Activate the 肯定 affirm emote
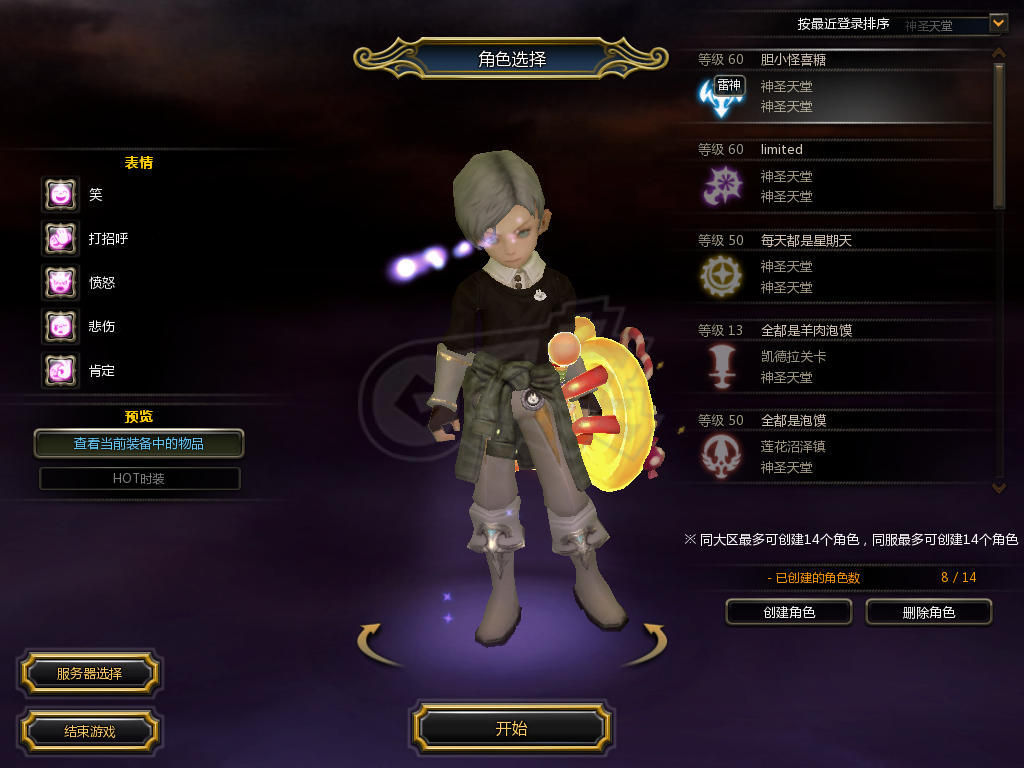This screenshot has width=1024, height=768. [60, 371]
